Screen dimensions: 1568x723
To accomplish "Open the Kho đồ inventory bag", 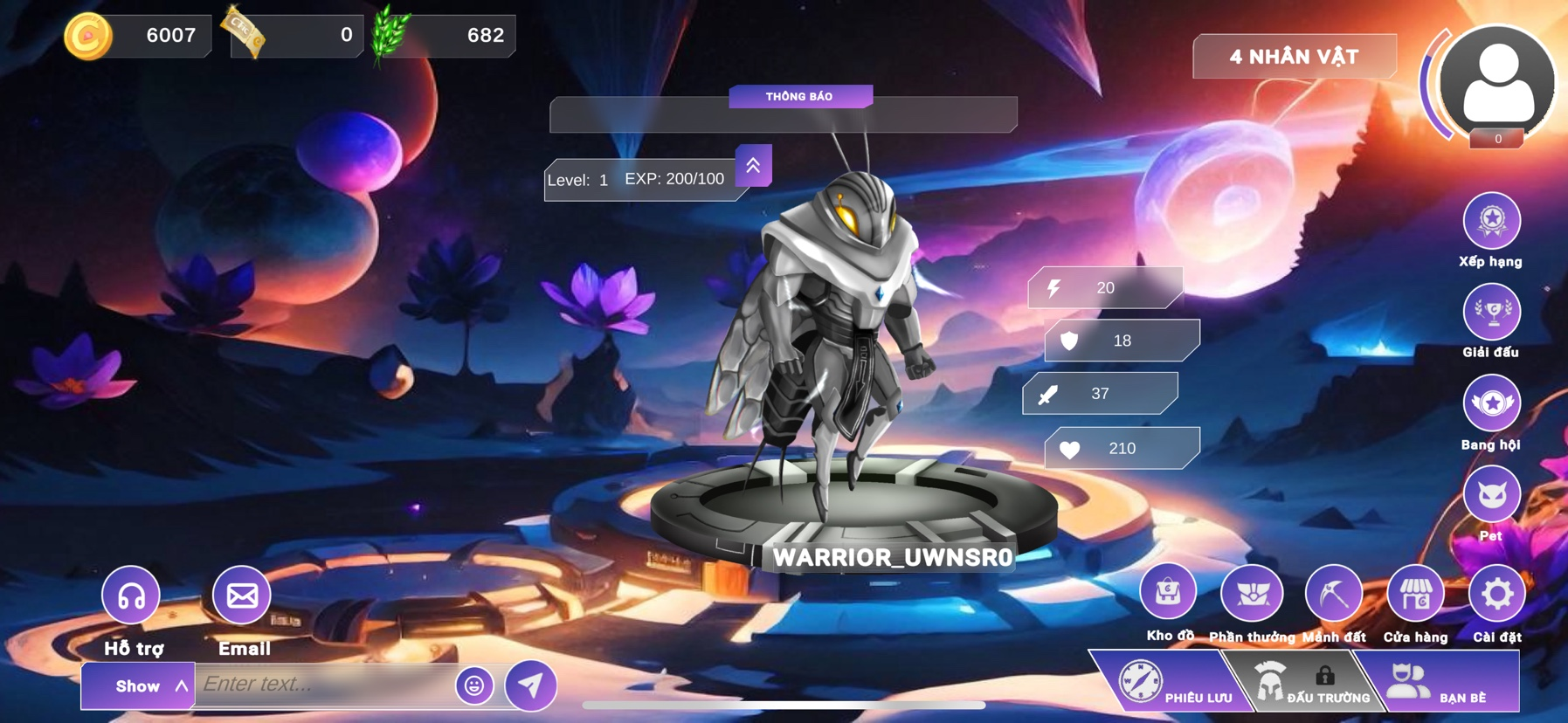I will [x=1168, y=593].
